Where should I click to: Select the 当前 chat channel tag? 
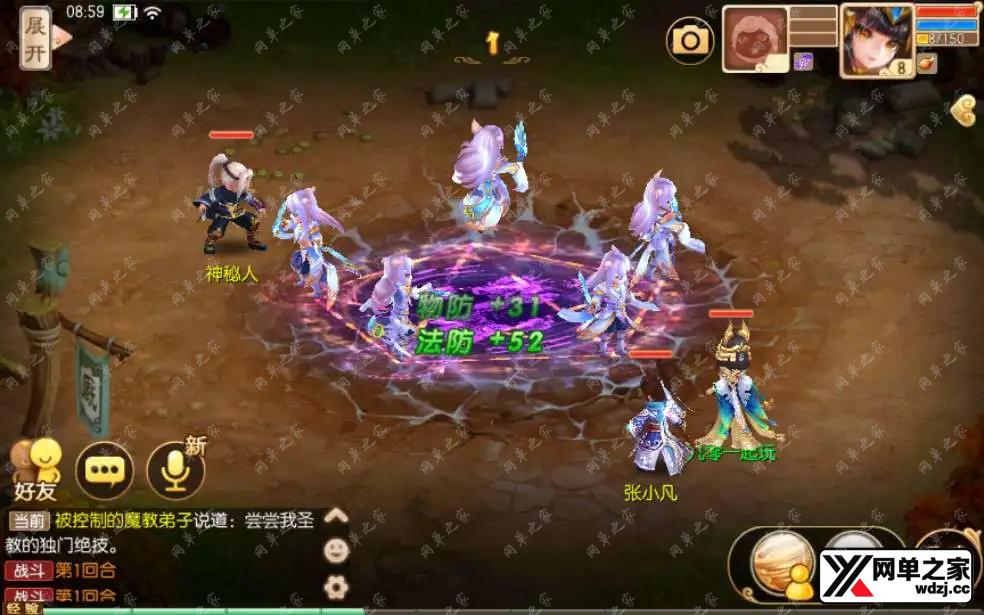click(28, 521)
